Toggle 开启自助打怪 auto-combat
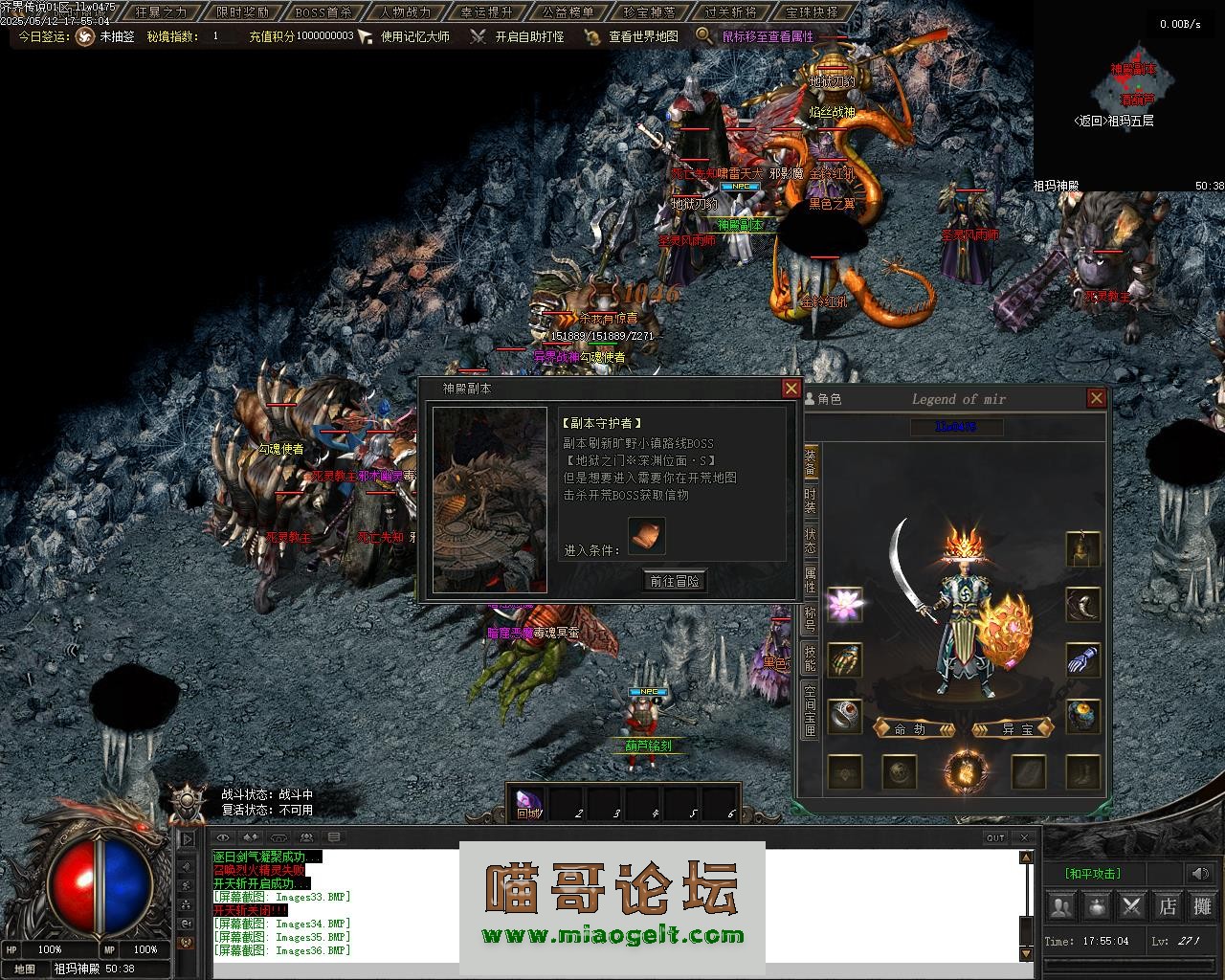The width and height of the screenshot is (1225, 980). pos(529,36)
